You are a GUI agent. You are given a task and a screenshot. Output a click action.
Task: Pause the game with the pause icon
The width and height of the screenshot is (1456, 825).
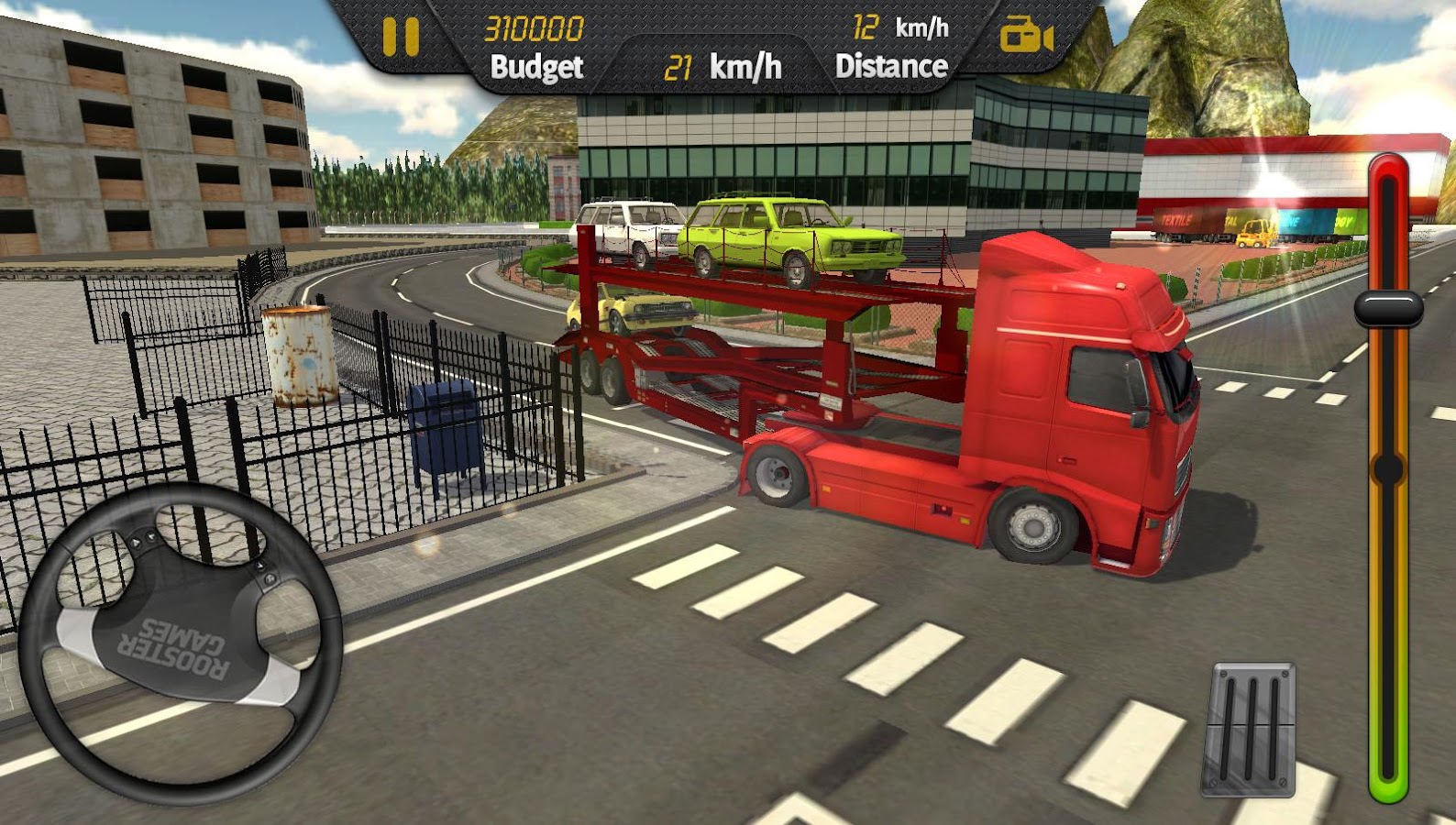click(400, 37)
